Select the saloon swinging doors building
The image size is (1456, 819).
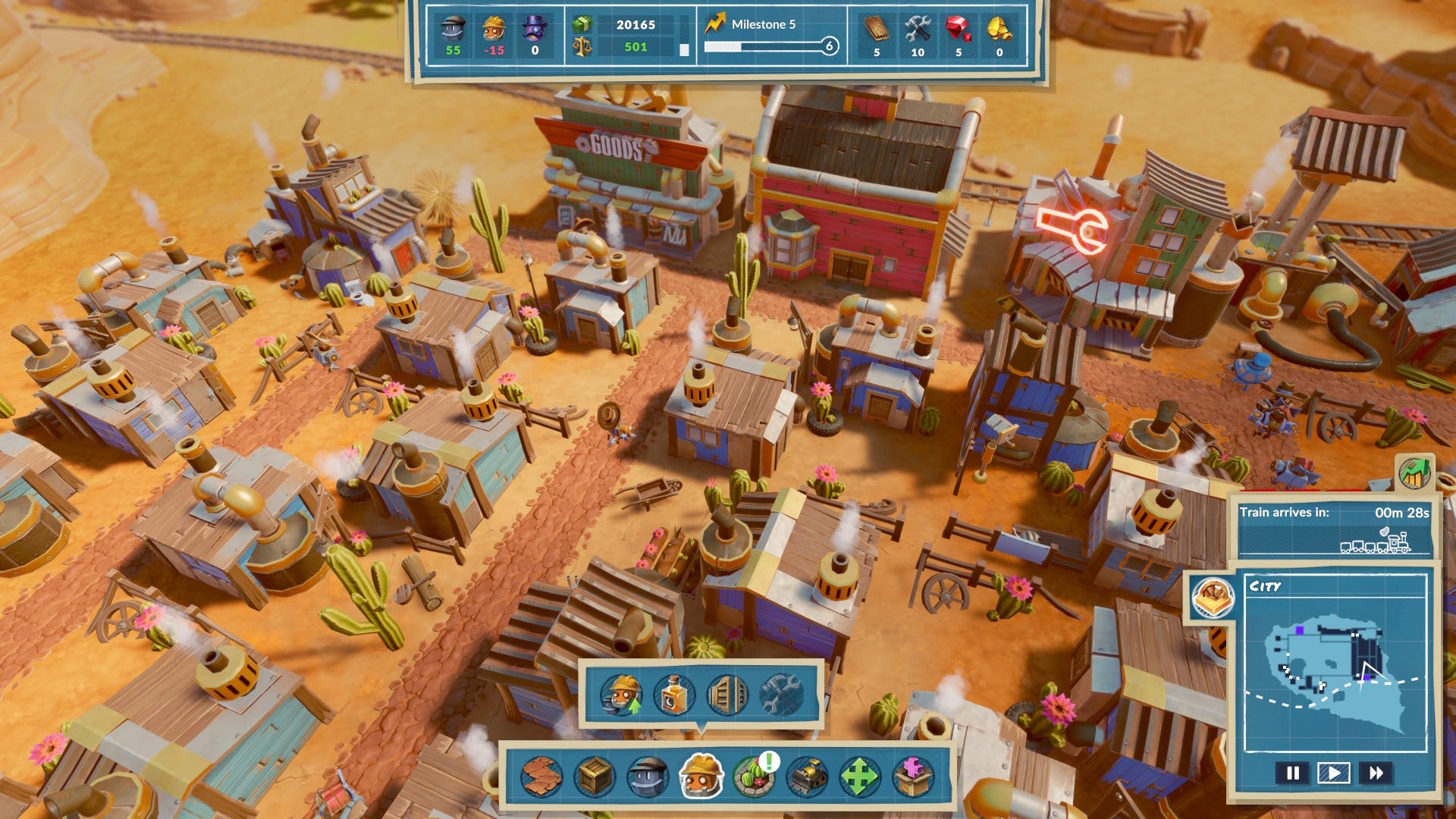(x=727, y=695)
